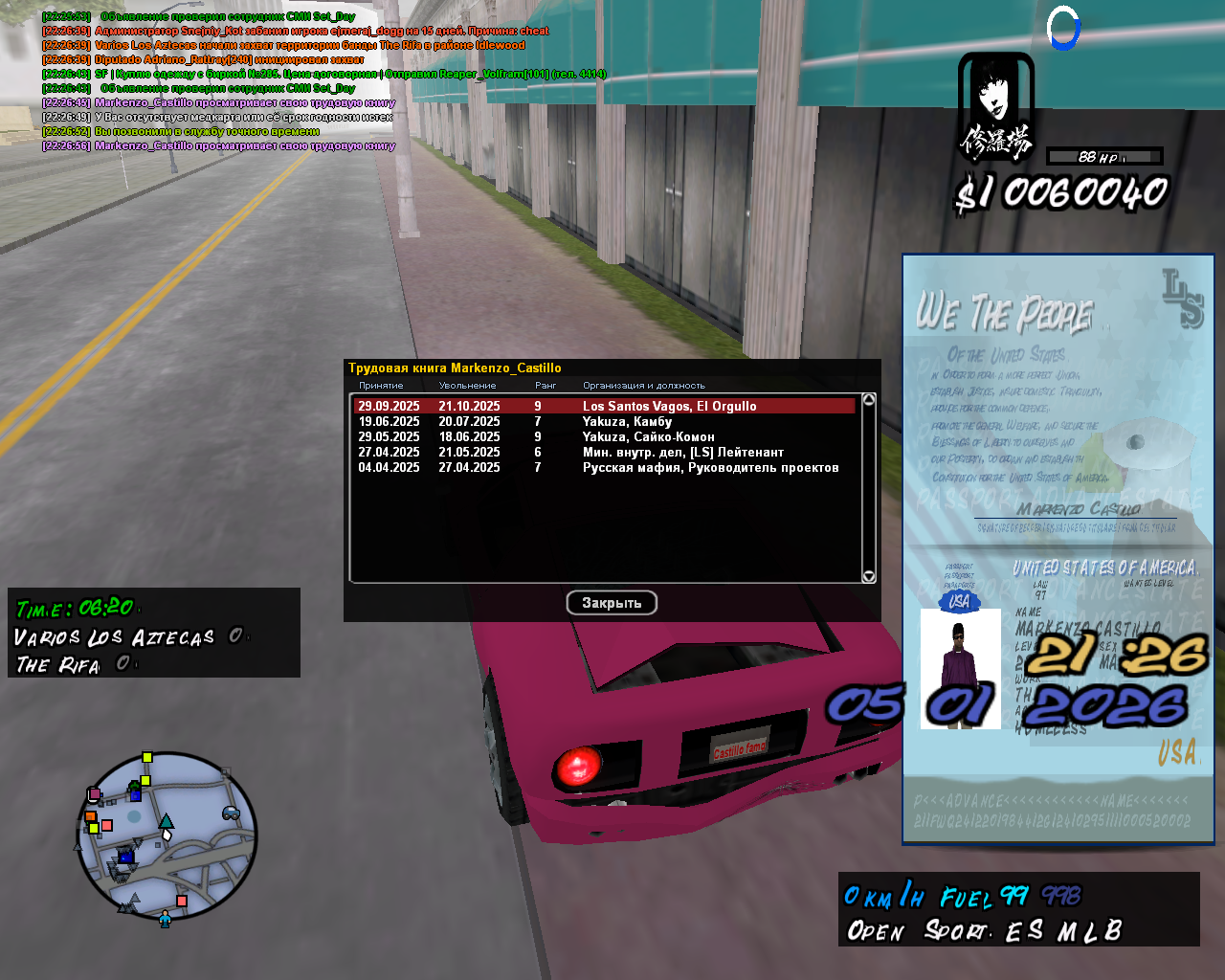Close the work book dialog with Закрыть
This screenshot has height=980, width=1225.
coord(612,603)
